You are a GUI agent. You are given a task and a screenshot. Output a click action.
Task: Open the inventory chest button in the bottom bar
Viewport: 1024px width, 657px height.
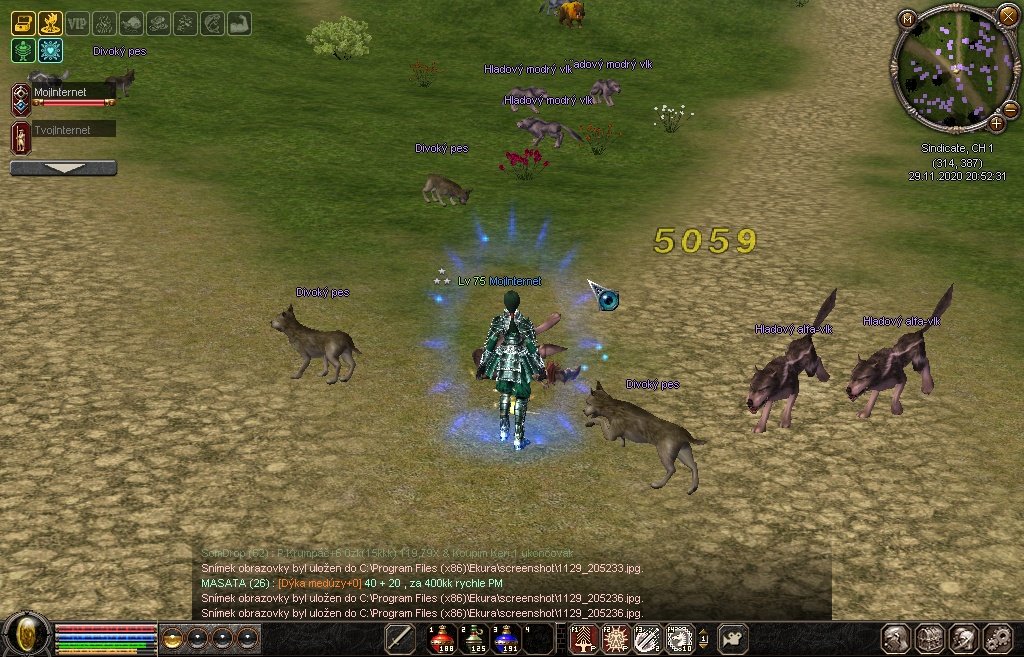[x=930, y=638]
